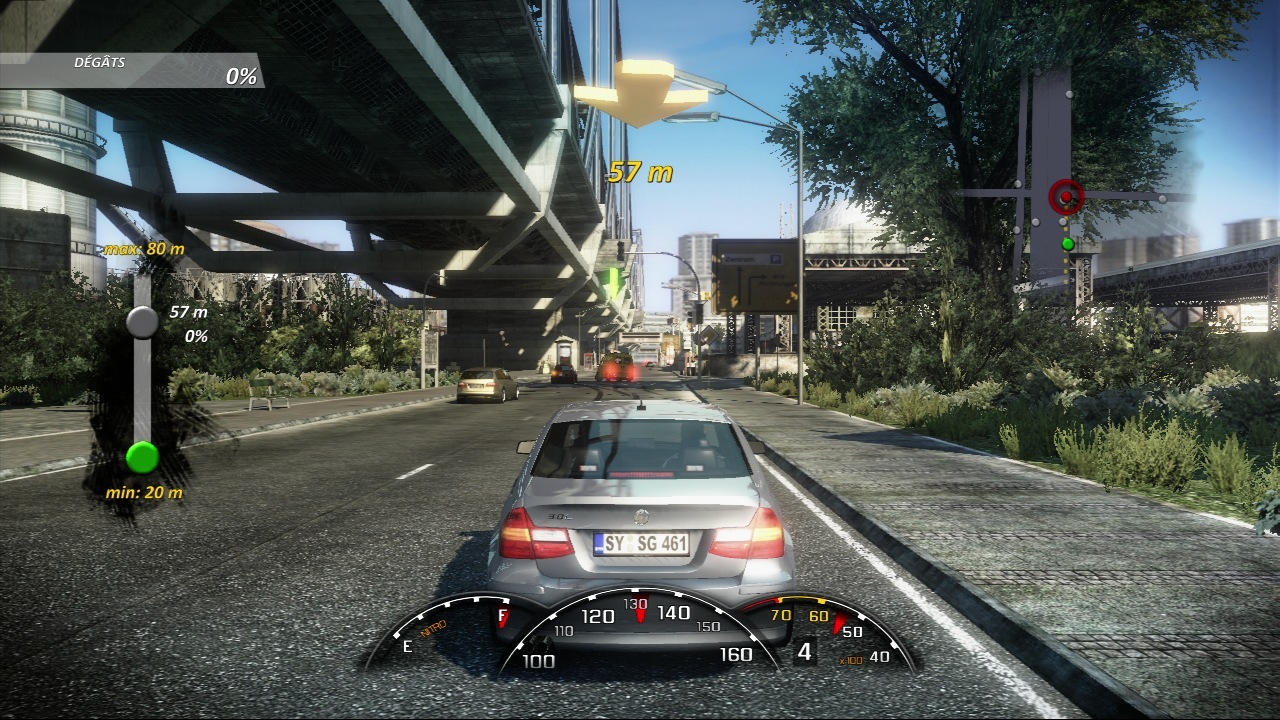
Task: Select the green ball on the distance gauge
Action: pyautogui.click(x=142, y=456)
